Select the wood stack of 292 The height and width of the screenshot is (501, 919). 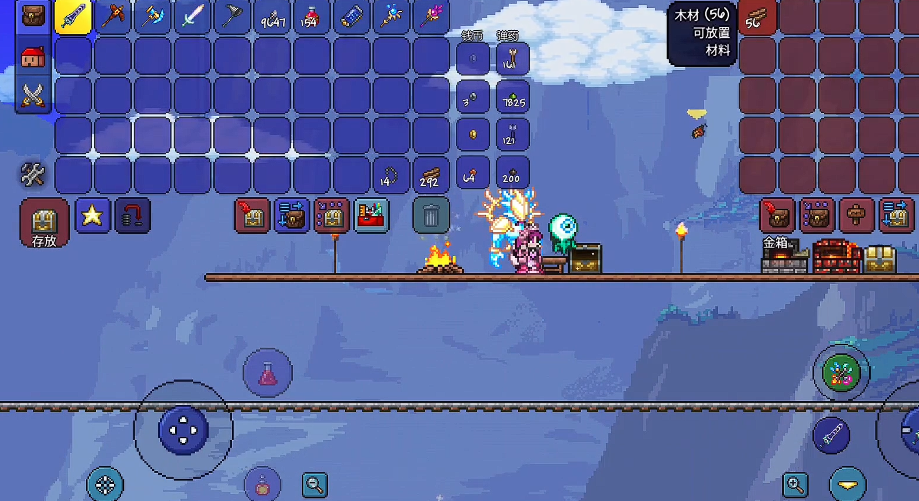[x=431, y=176]
